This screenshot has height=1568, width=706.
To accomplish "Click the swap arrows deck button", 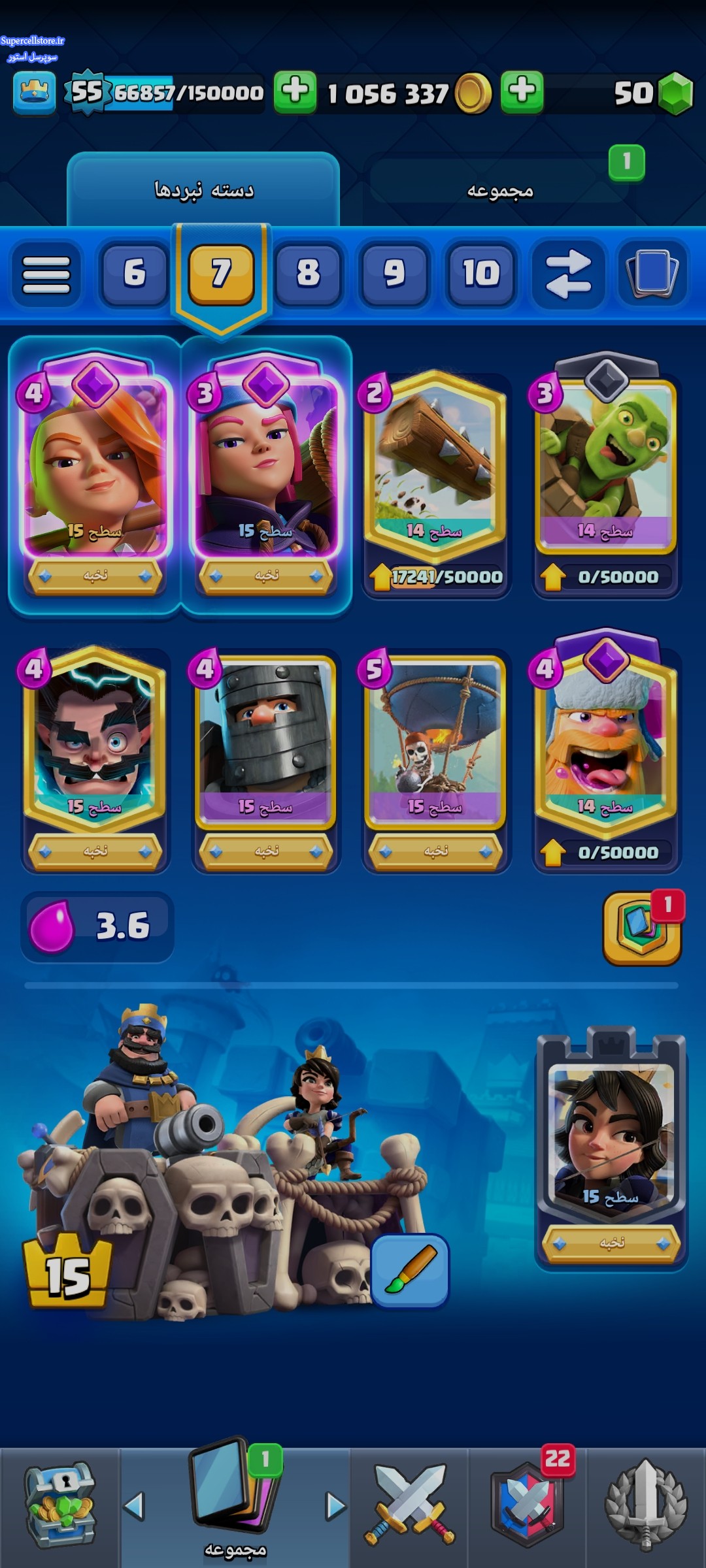I will pos(567,274).
